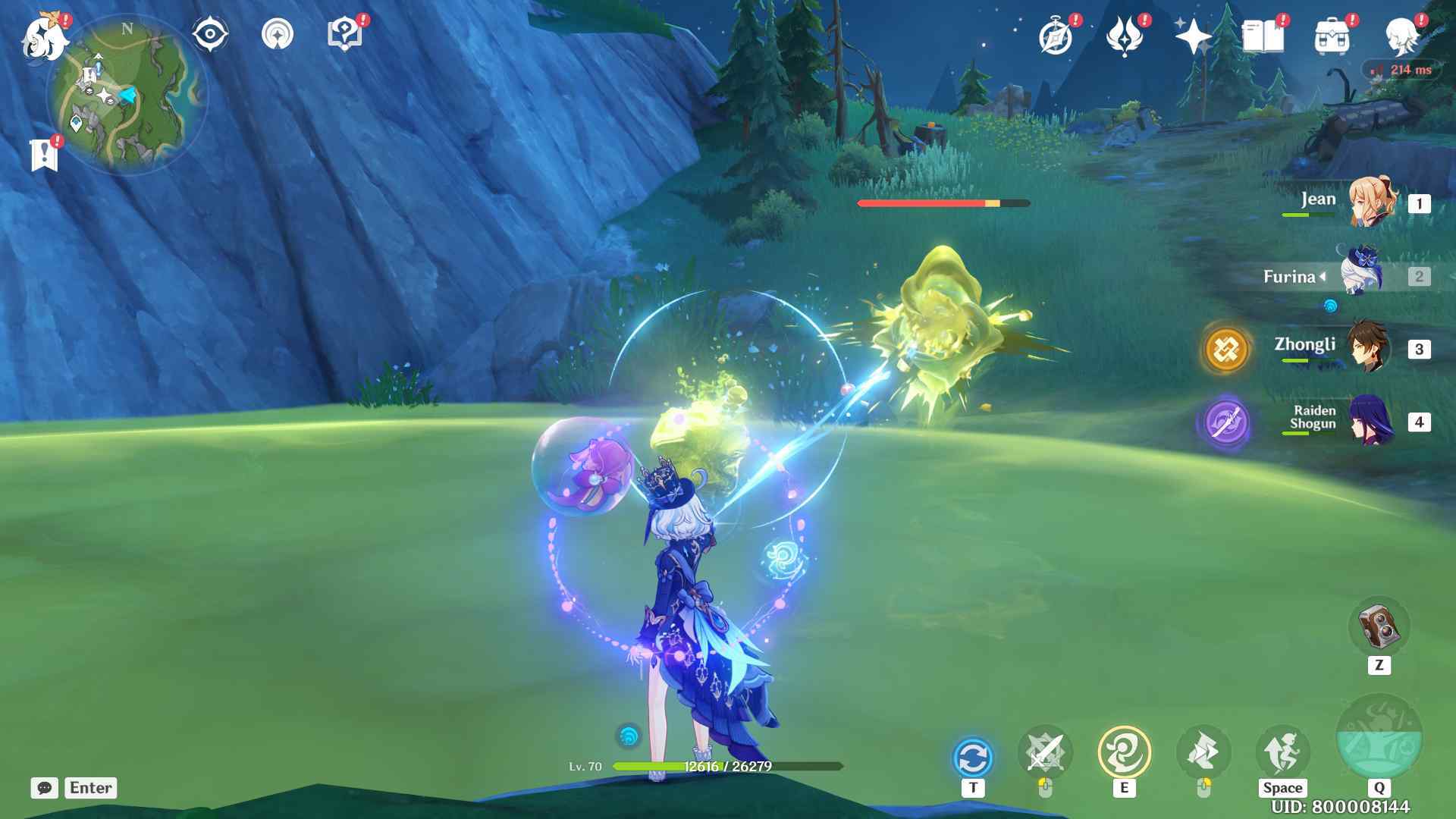Image resolution: width=1456 pixels, height=819 pixels.
Task: Swap Furina's Arkhe alignment
Action: (972, 757)
